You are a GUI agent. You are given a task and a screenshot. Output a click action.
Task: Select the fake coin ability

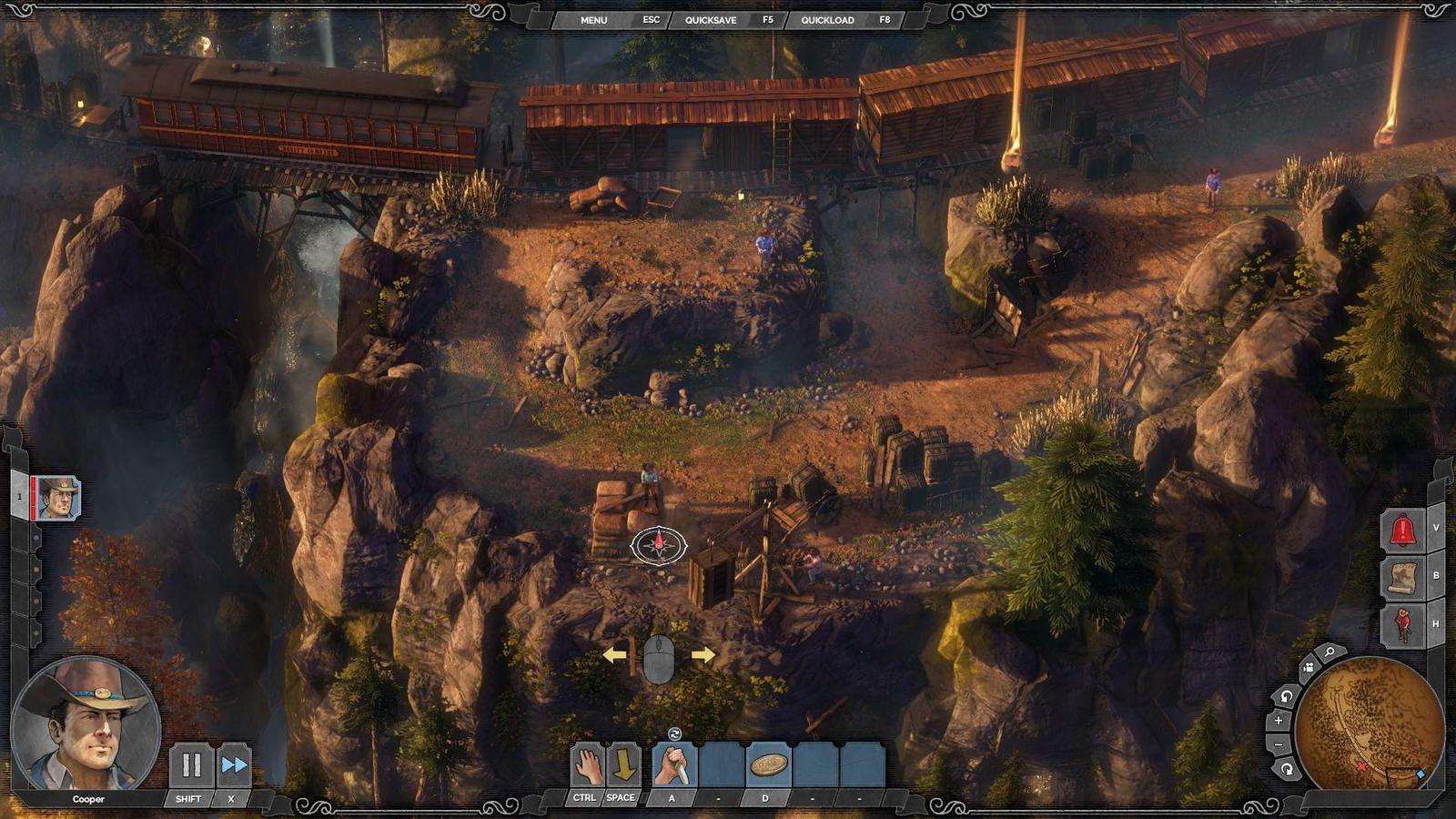(768, 765)
